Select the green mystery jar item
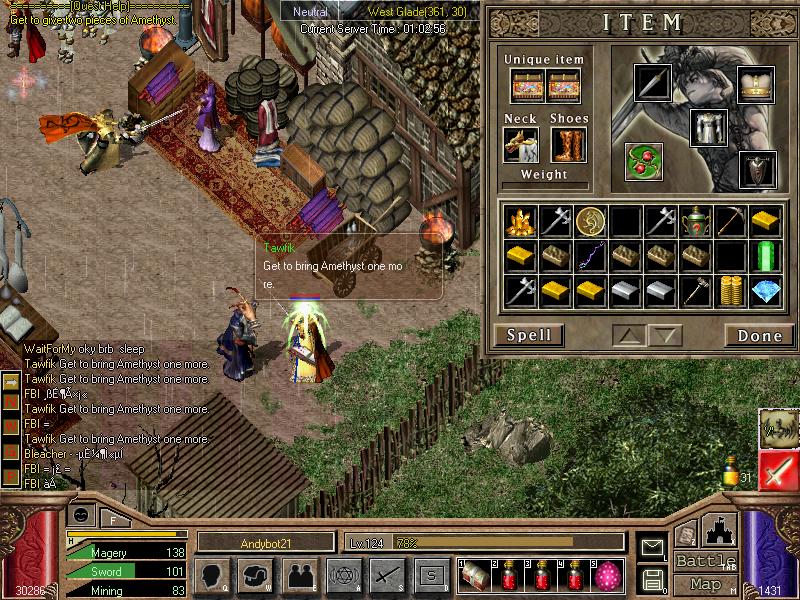 [694, 219]
